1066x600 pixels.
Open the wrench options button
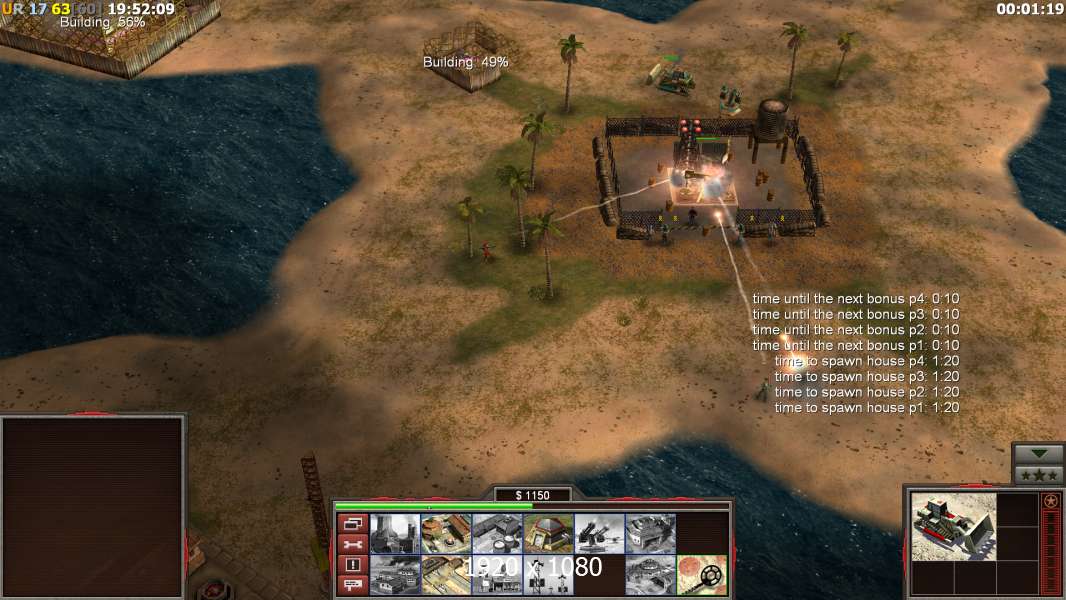[352, 544]
